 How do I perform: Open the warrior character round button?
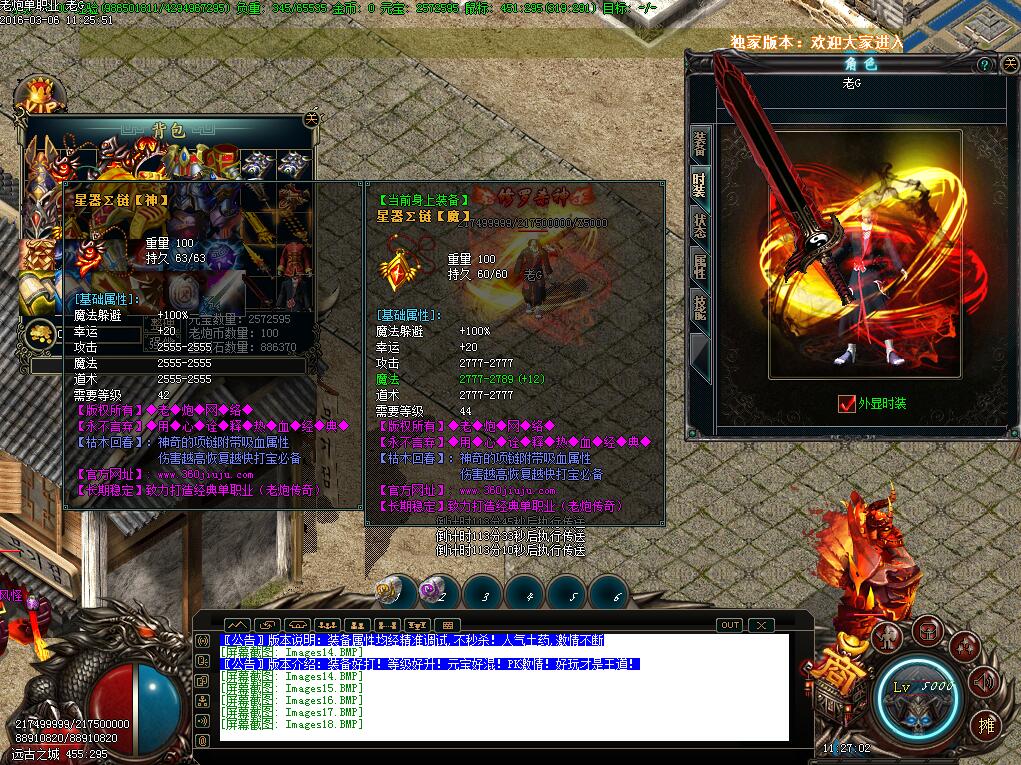pyautogui.click(x=886, y=637)
